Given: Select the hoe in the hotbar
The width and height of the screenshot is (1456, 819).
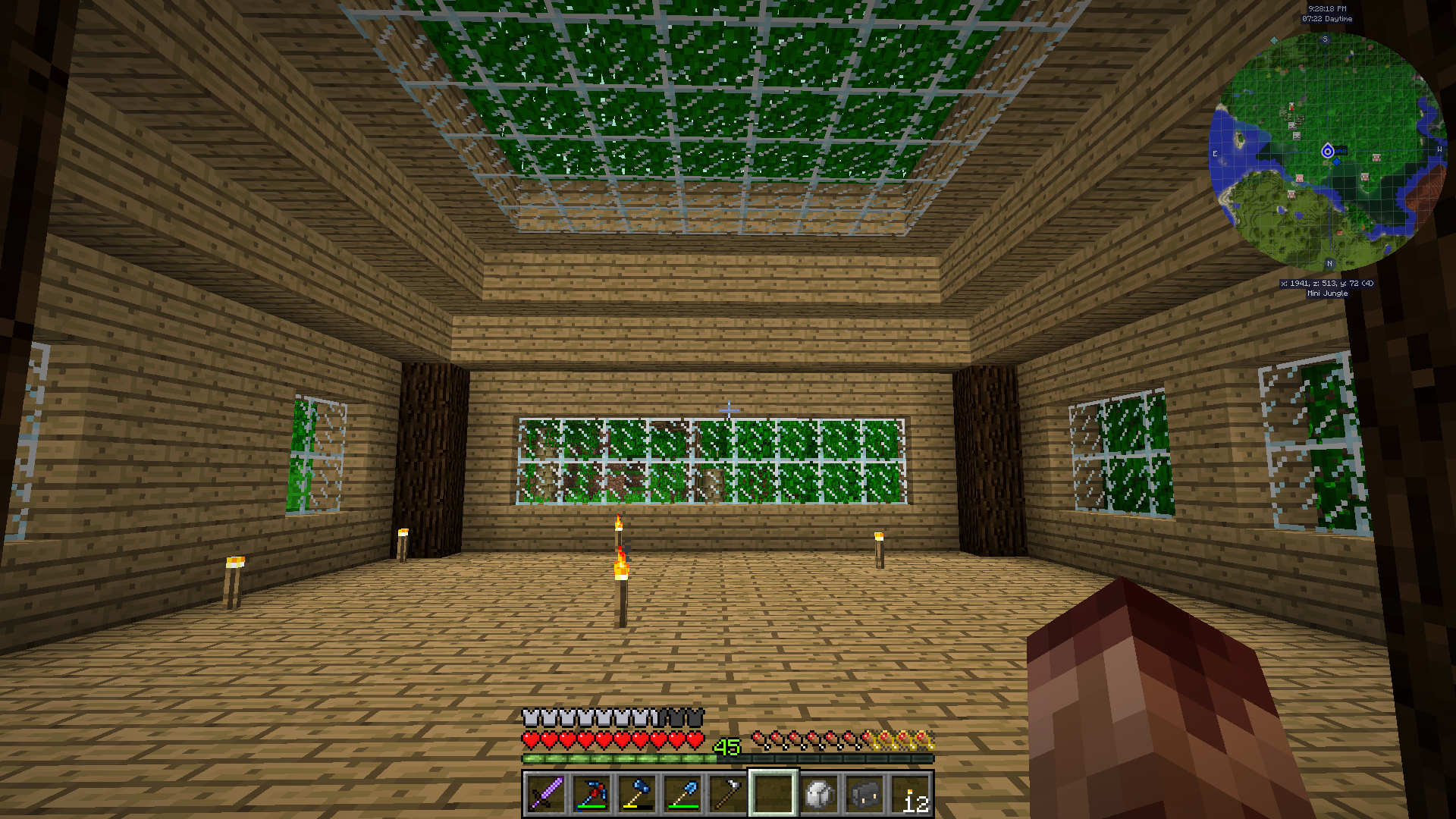Looking at the screenshot, I should click(x=728, y=794).
